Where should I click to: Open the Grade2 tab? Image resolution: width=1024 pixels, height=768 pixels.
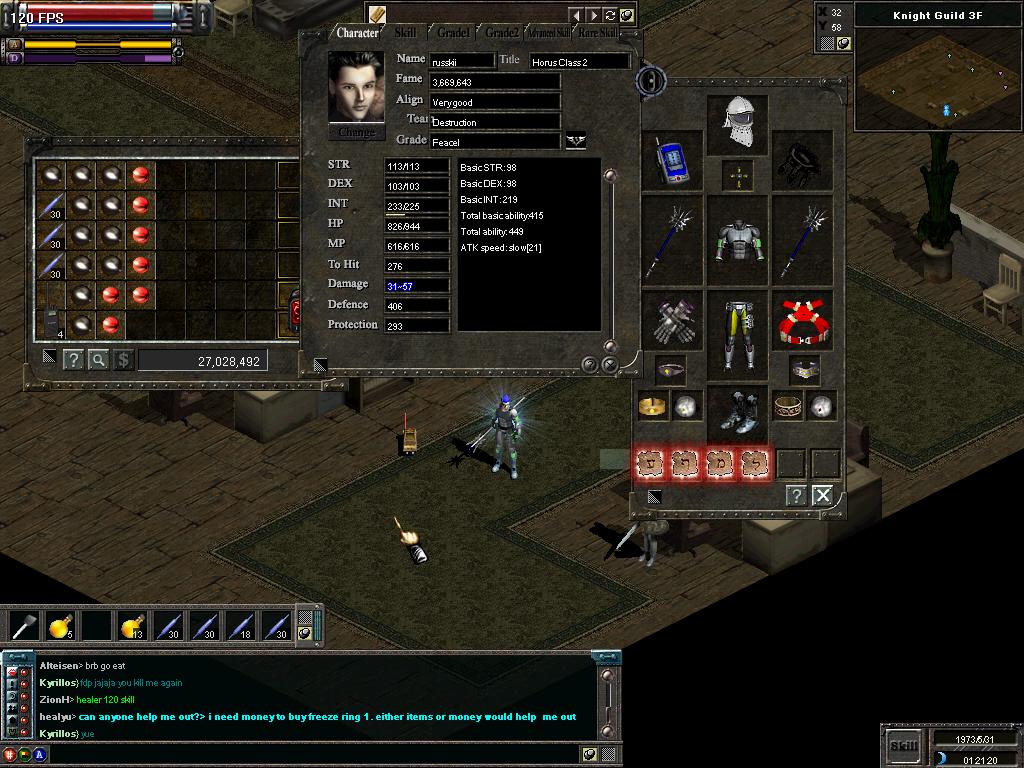(502, 33)
